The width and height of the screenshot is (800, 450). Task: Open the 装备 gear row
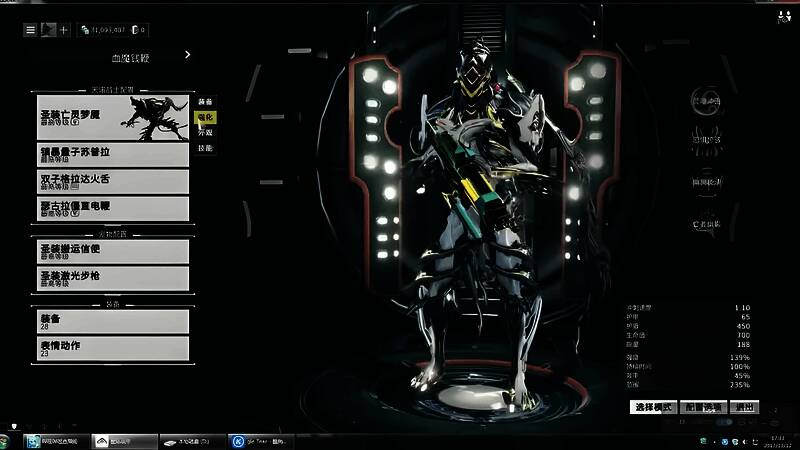click(x=112, y=320)
